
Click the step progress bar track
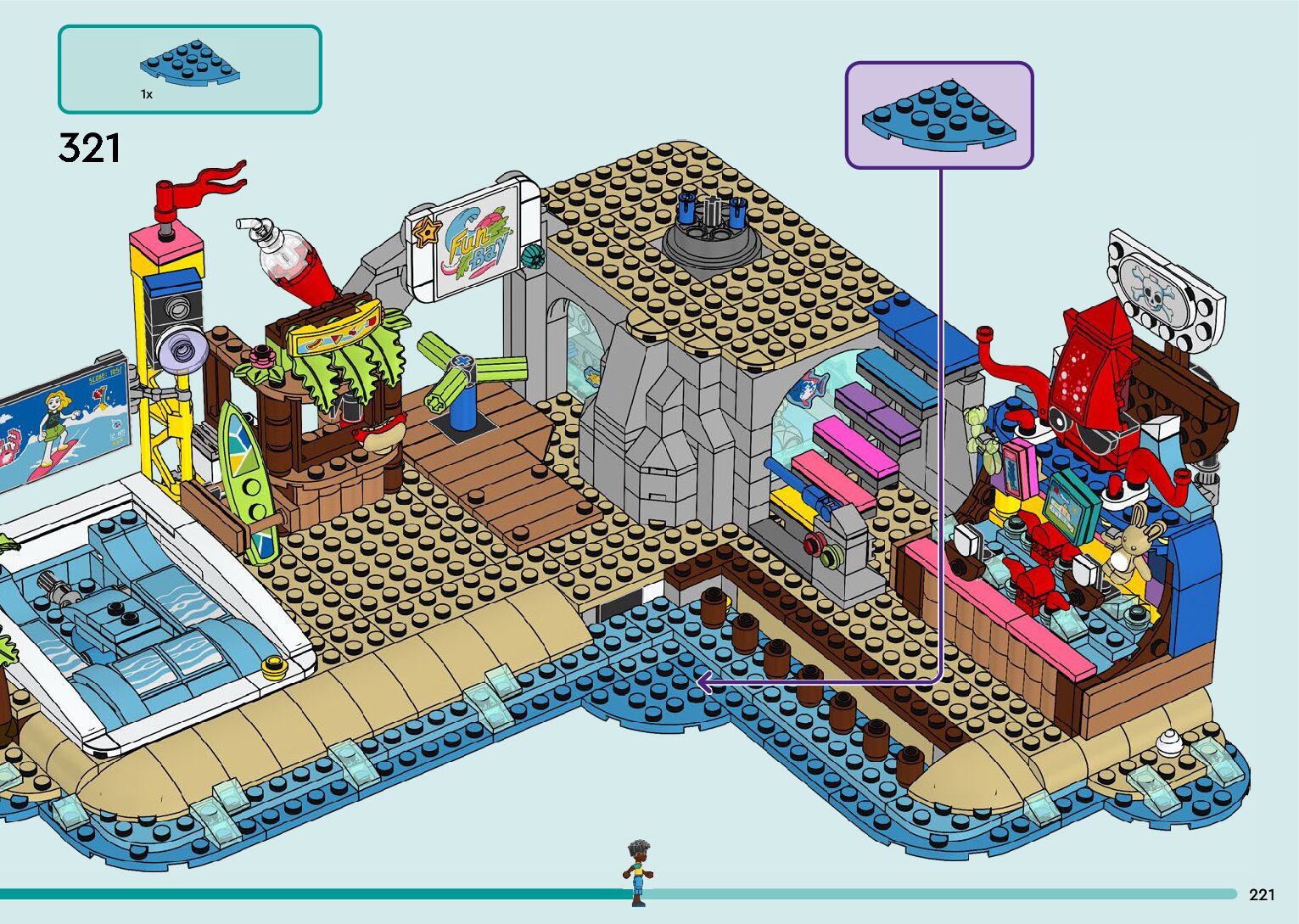click(933, 893)
